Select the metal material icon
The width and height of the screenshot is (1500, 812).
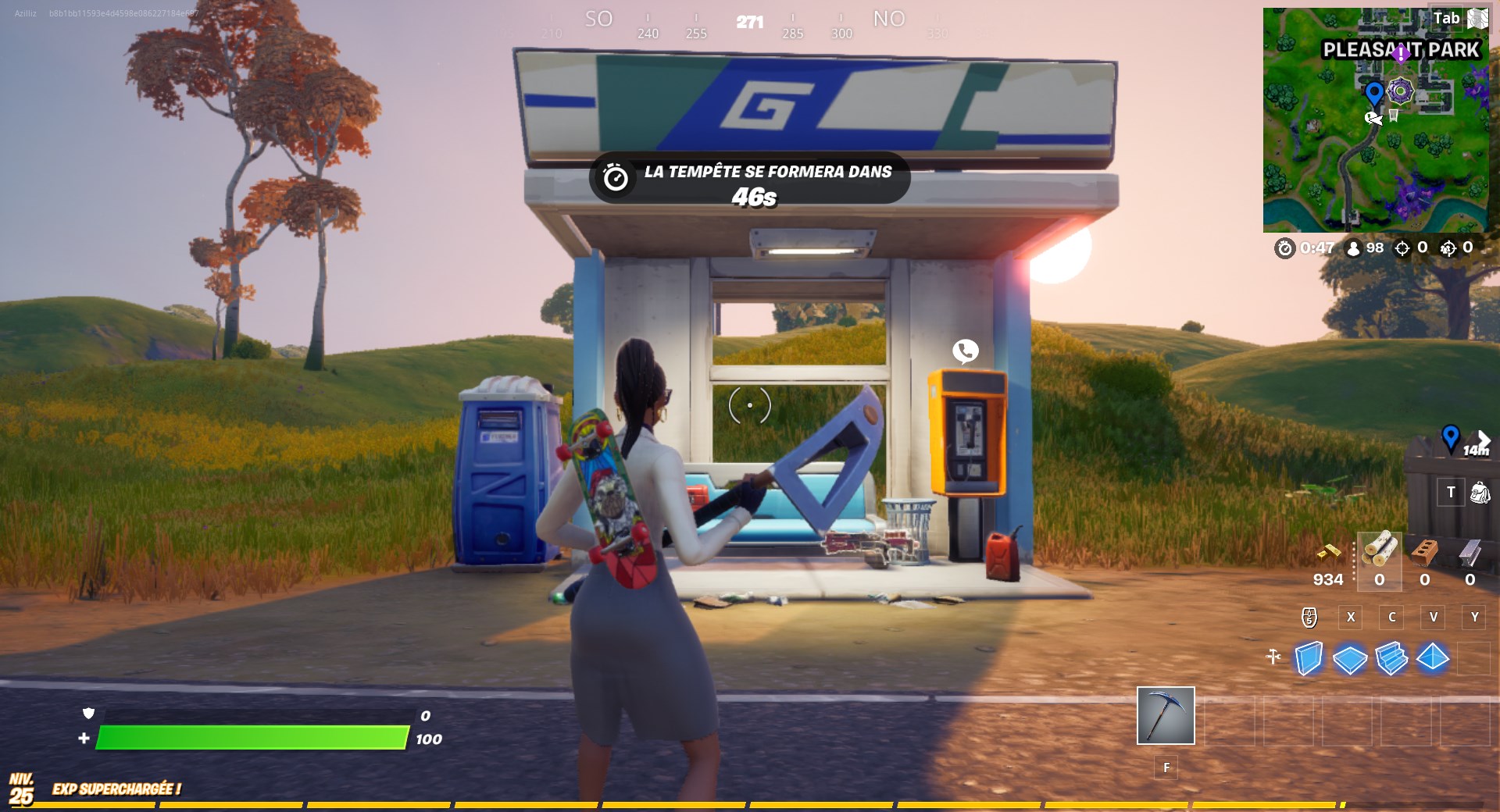tap(1470, 556)
